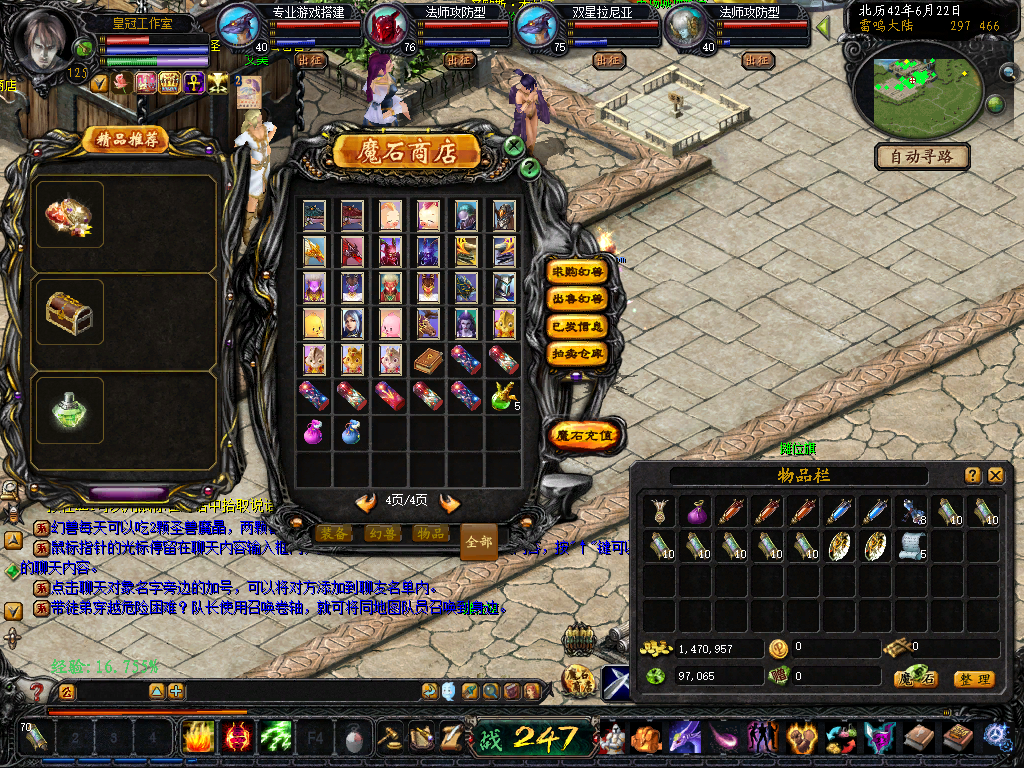The image size is (1024, 768).
Task: Switch to the 幻兽 tab
Action: 381,534
